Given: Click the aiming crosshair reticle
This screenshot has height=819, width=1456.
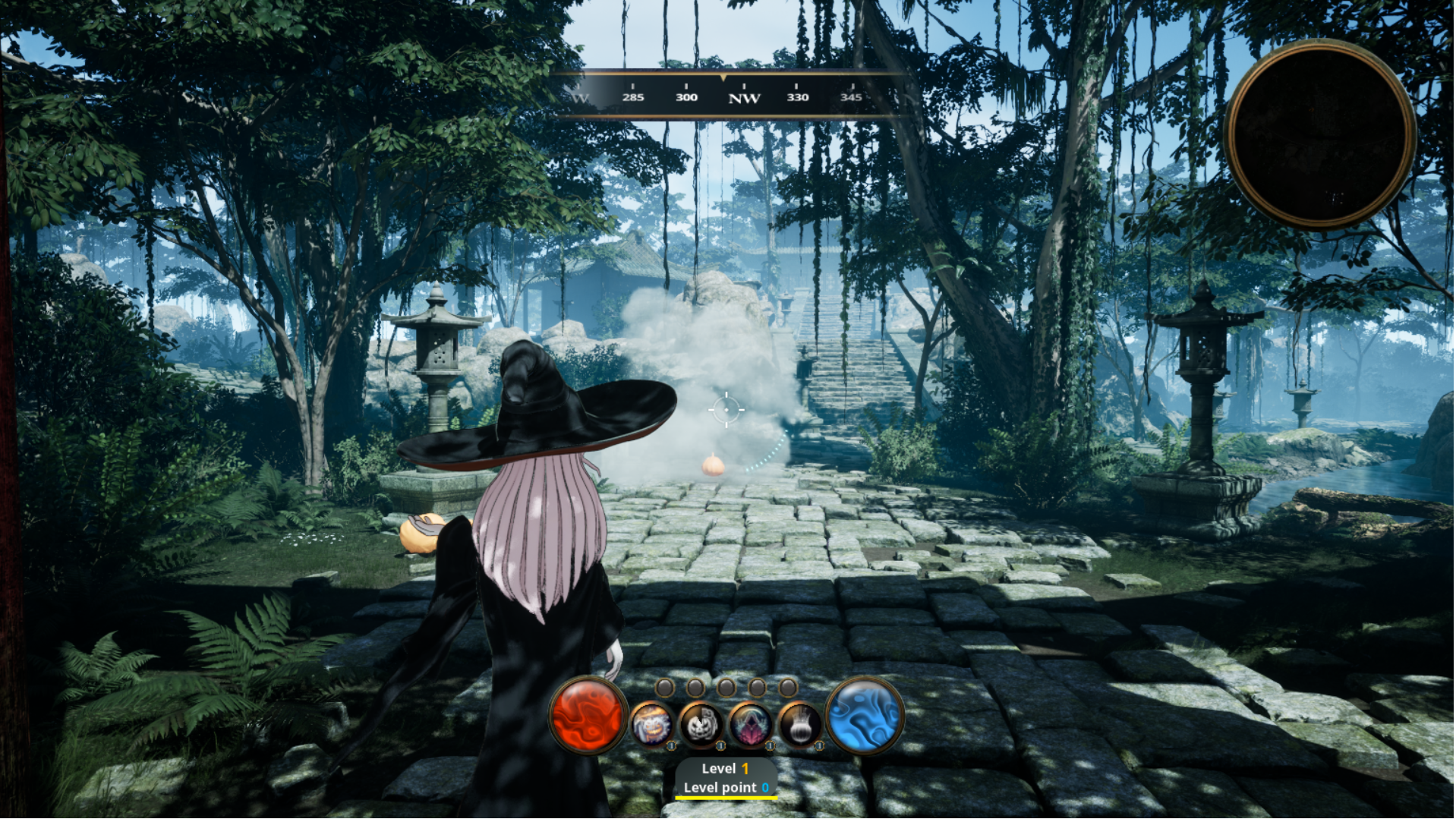Looking at the screenshot, I should [726, 410].
